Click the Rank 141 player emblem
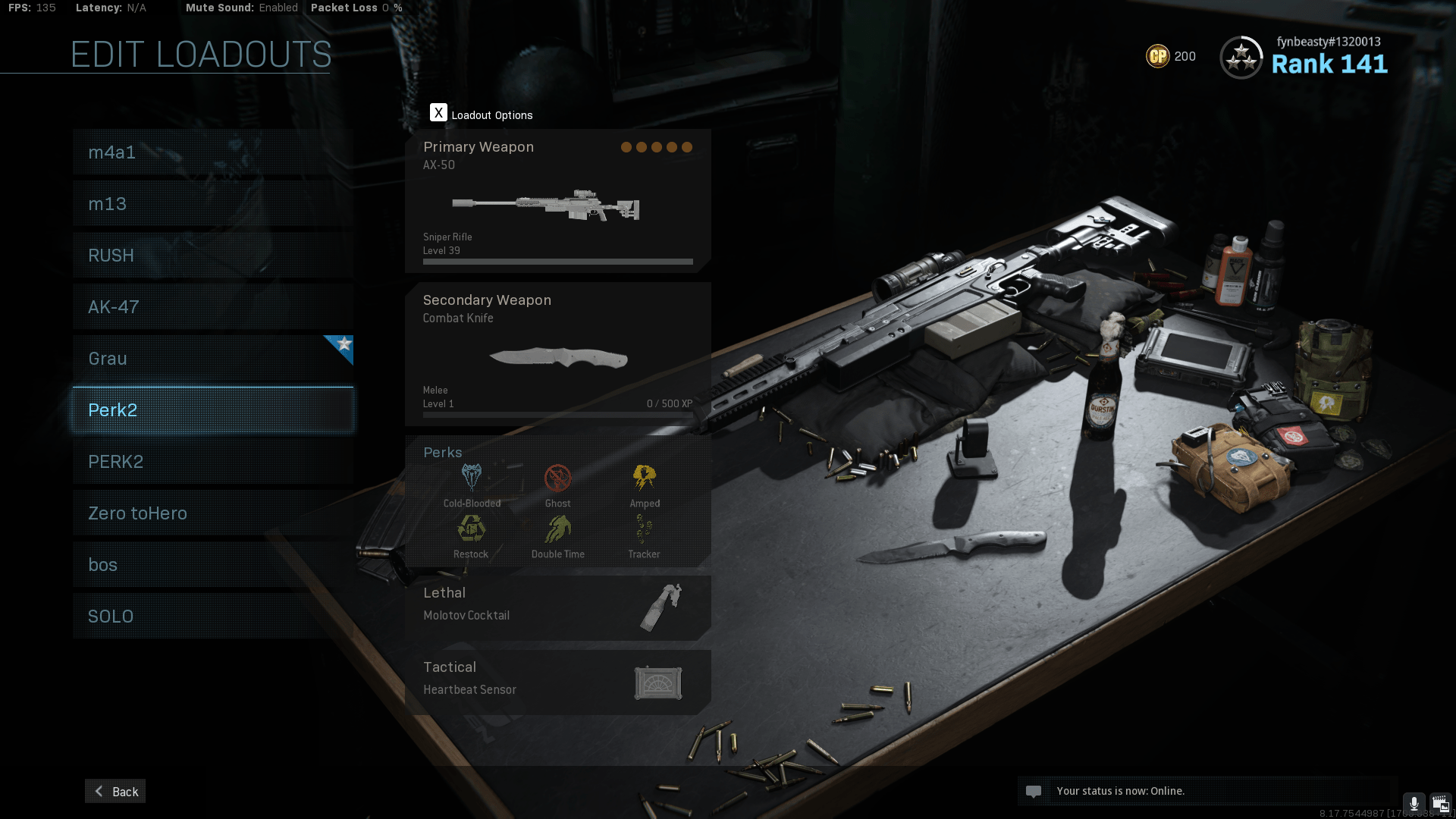Screen dimensions: 1456x819 1241,57
